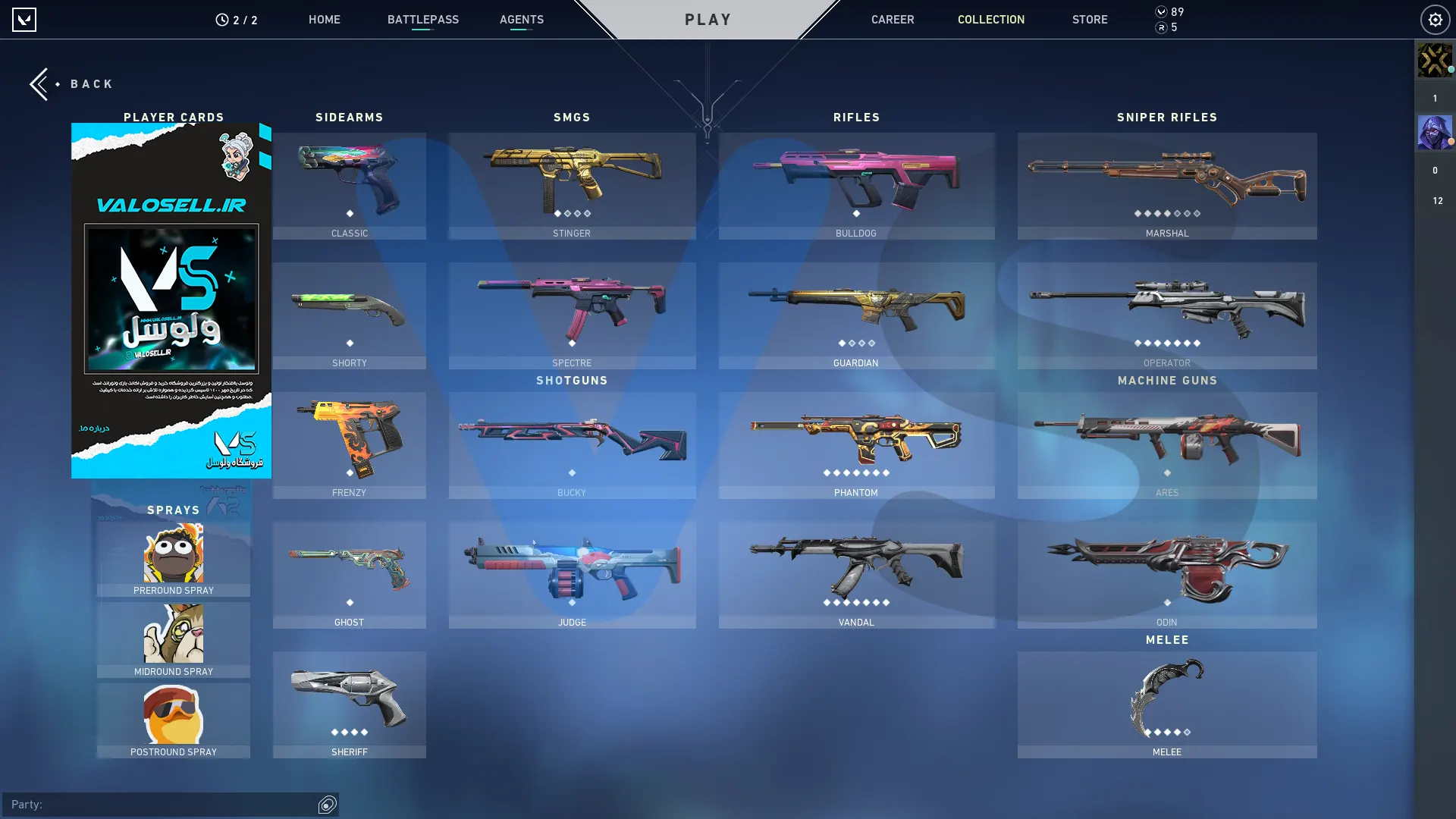This screenshot has width=1456, height=819.
Task: Click the PLAY button
Action: pyautogui.click(x=708, y=20)
